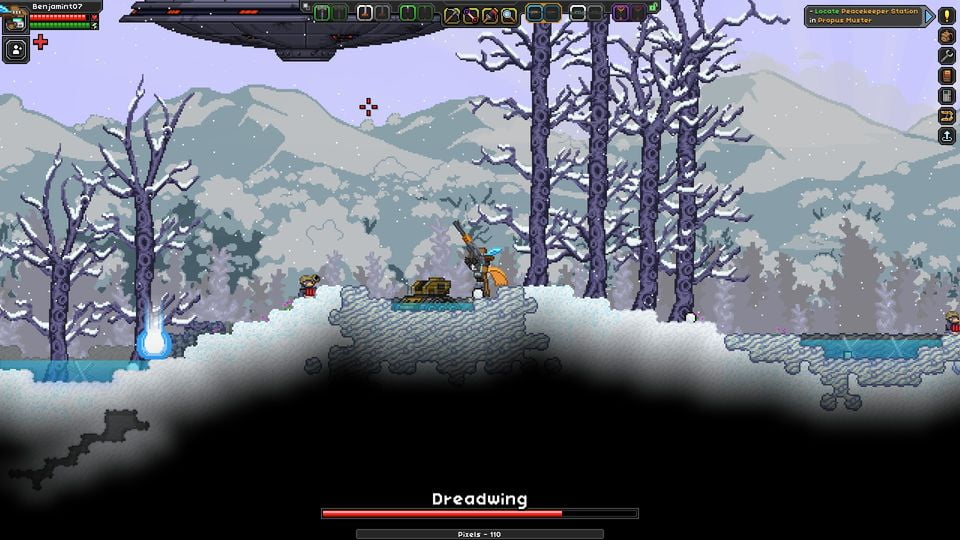The image size is (960, 540).
Task: Open the mech parts icon in the sidebar
Action: pos(946,115)
